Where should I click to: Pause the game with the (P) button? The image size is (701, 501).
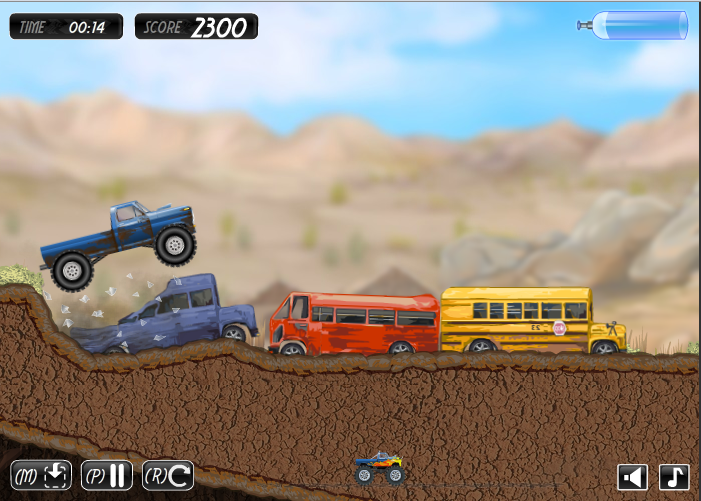[x=107, y=475]
